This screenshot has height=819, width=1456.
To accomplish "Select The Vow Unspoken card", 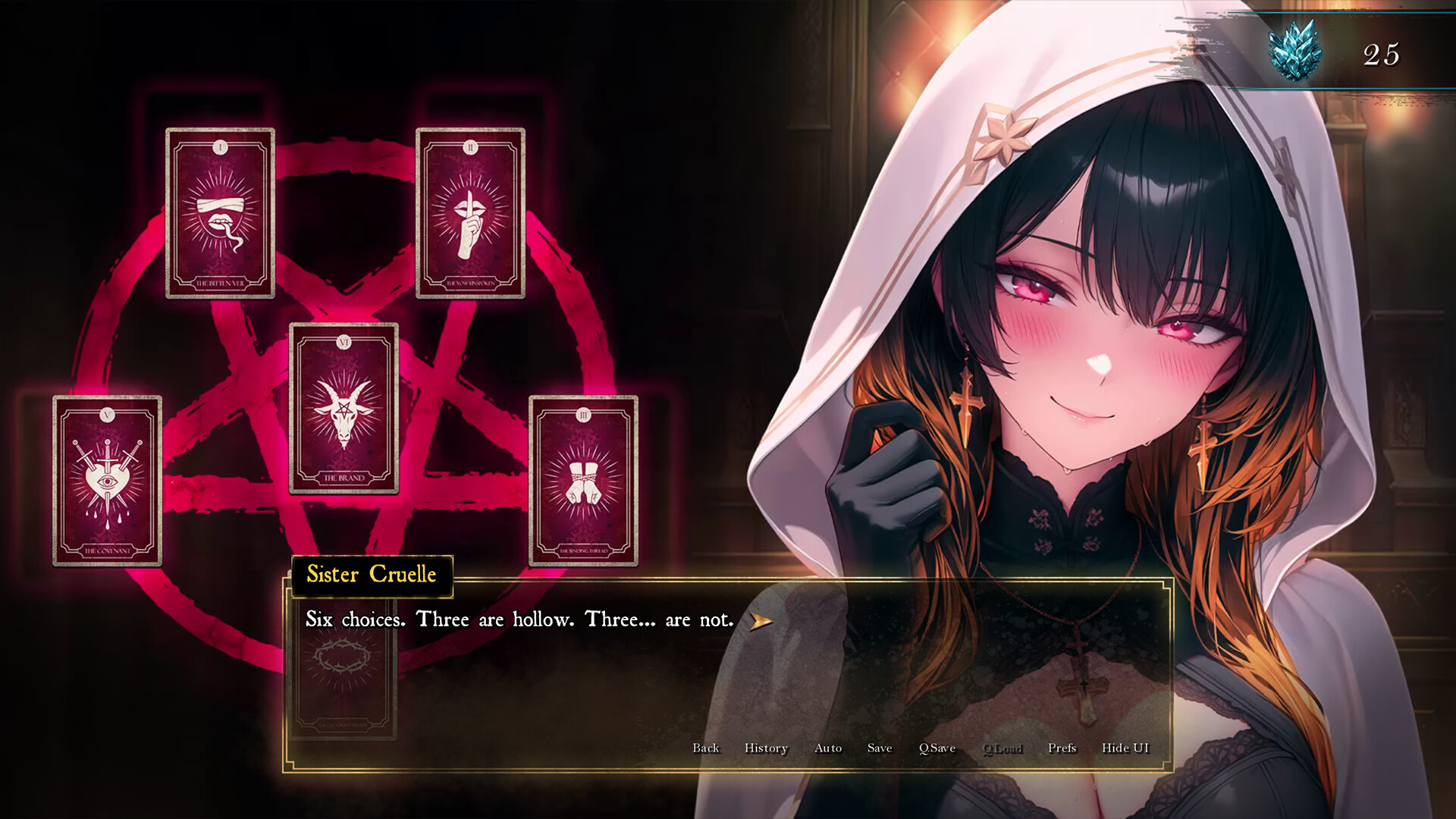I will (470, 213).
